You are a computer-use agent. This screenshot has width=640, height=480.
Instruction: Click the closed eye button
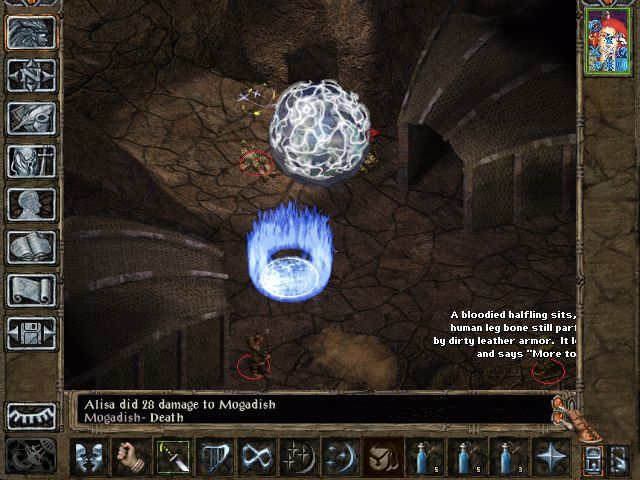click(31, 415)
